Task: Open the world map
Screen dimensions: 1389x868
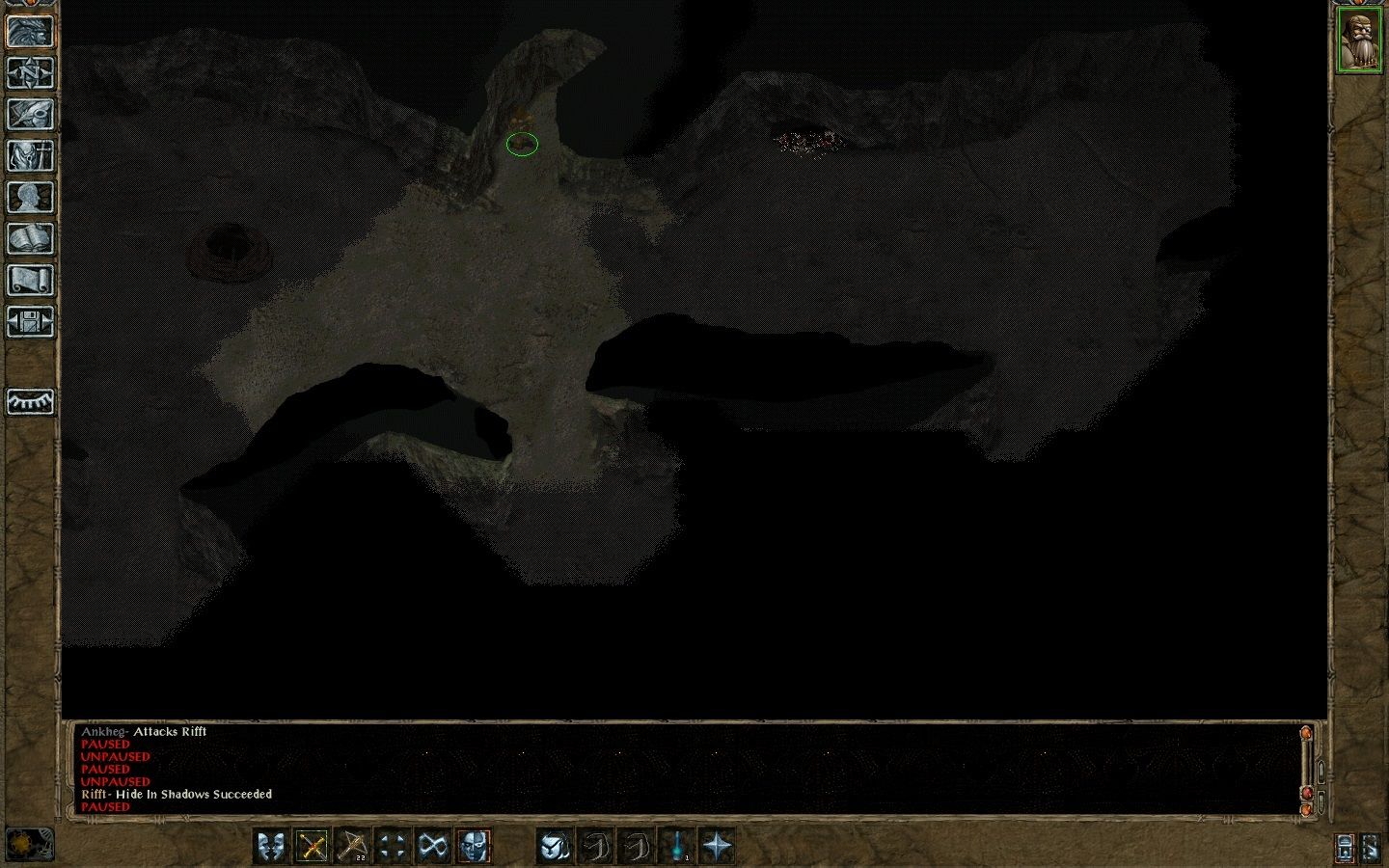Action: click(x=29, y=74)
